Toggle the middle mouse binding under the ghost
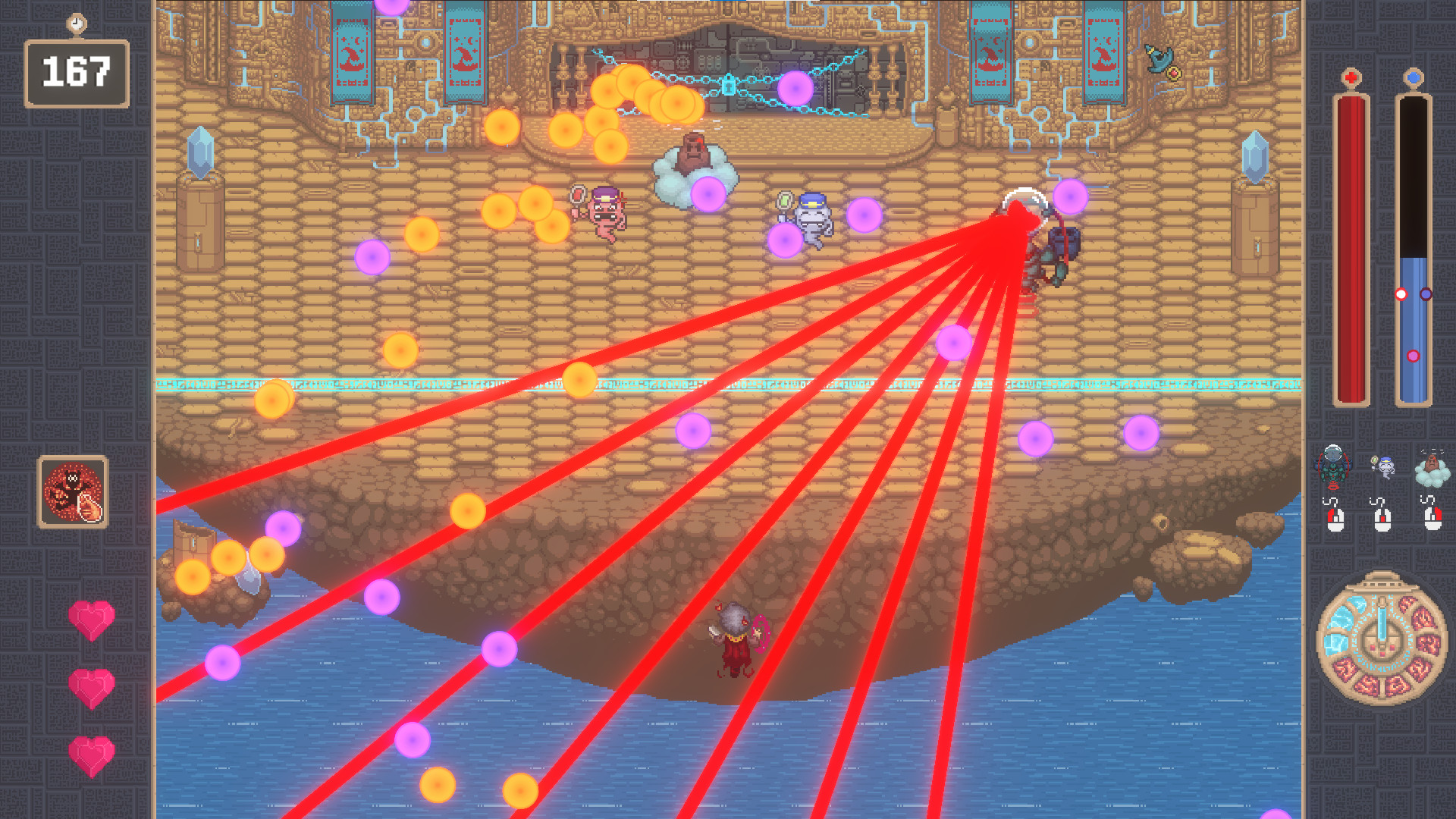1456x819 pixels. click(x=1383, y=520)
